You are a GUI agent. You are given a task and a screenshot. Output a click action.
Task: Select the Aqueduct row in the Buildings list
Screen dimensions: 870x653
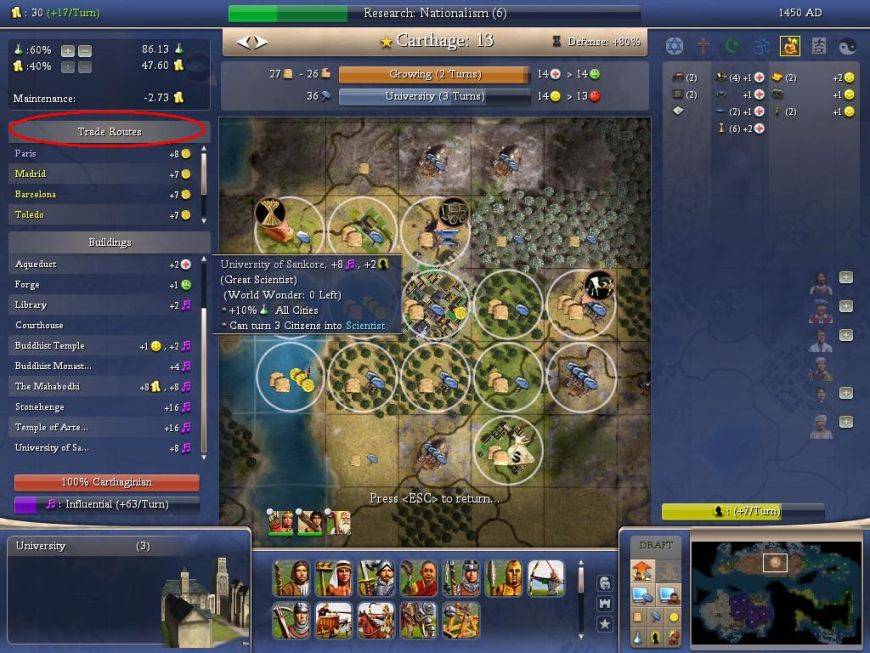(x=100, y=264)
